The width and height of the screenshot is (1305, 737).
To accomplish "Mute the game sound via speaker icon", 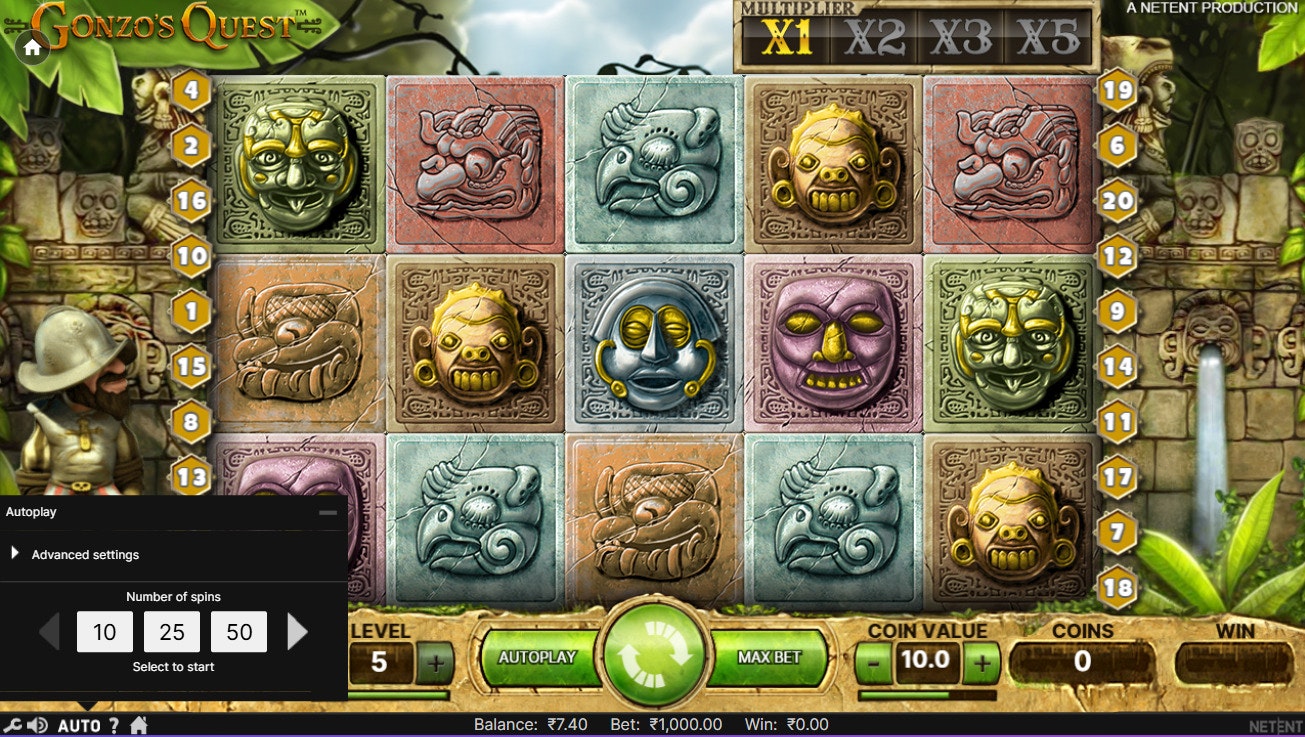I will click(37, 725).
